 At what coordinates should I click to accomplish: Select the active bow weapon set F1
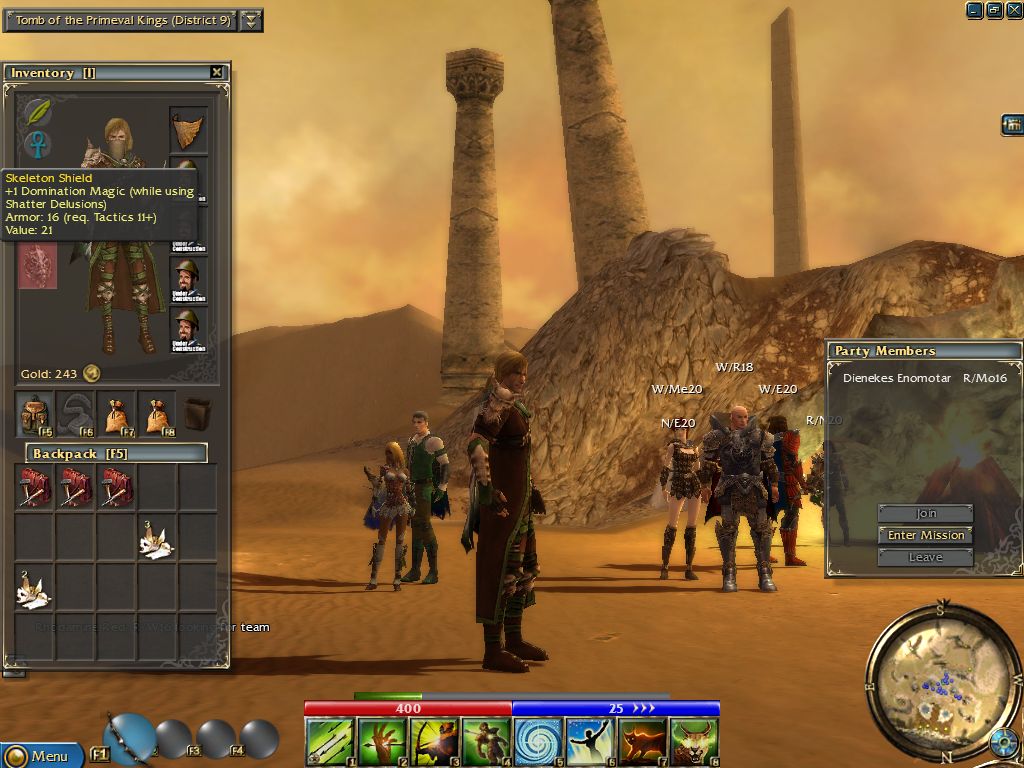128,738
